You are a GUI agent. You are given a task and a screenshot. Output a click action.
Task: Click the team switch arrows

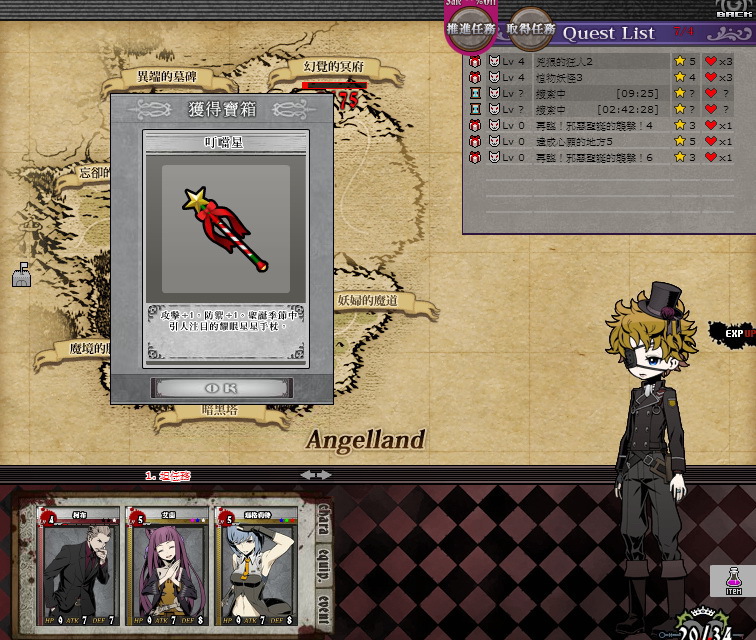(x=316, y=475)
